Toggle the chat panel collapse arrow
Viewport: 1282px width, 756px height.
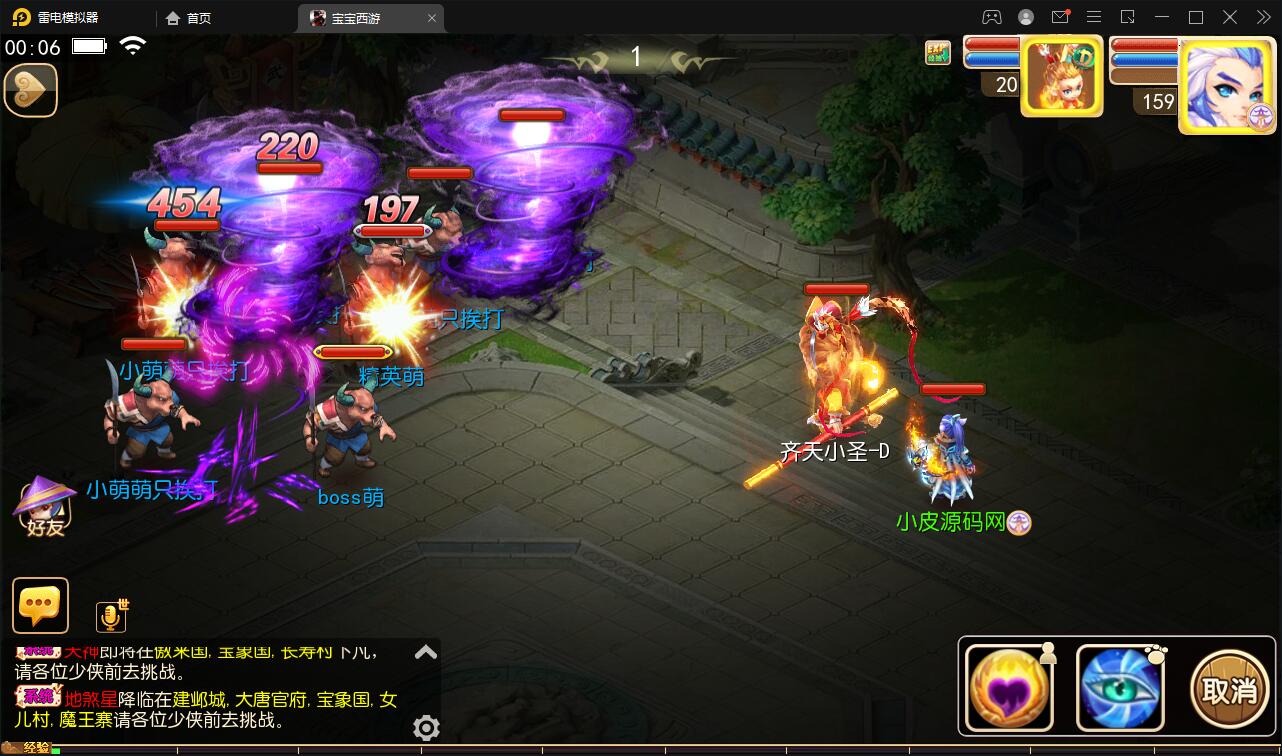pyautogui.click(x=426, y=651)
